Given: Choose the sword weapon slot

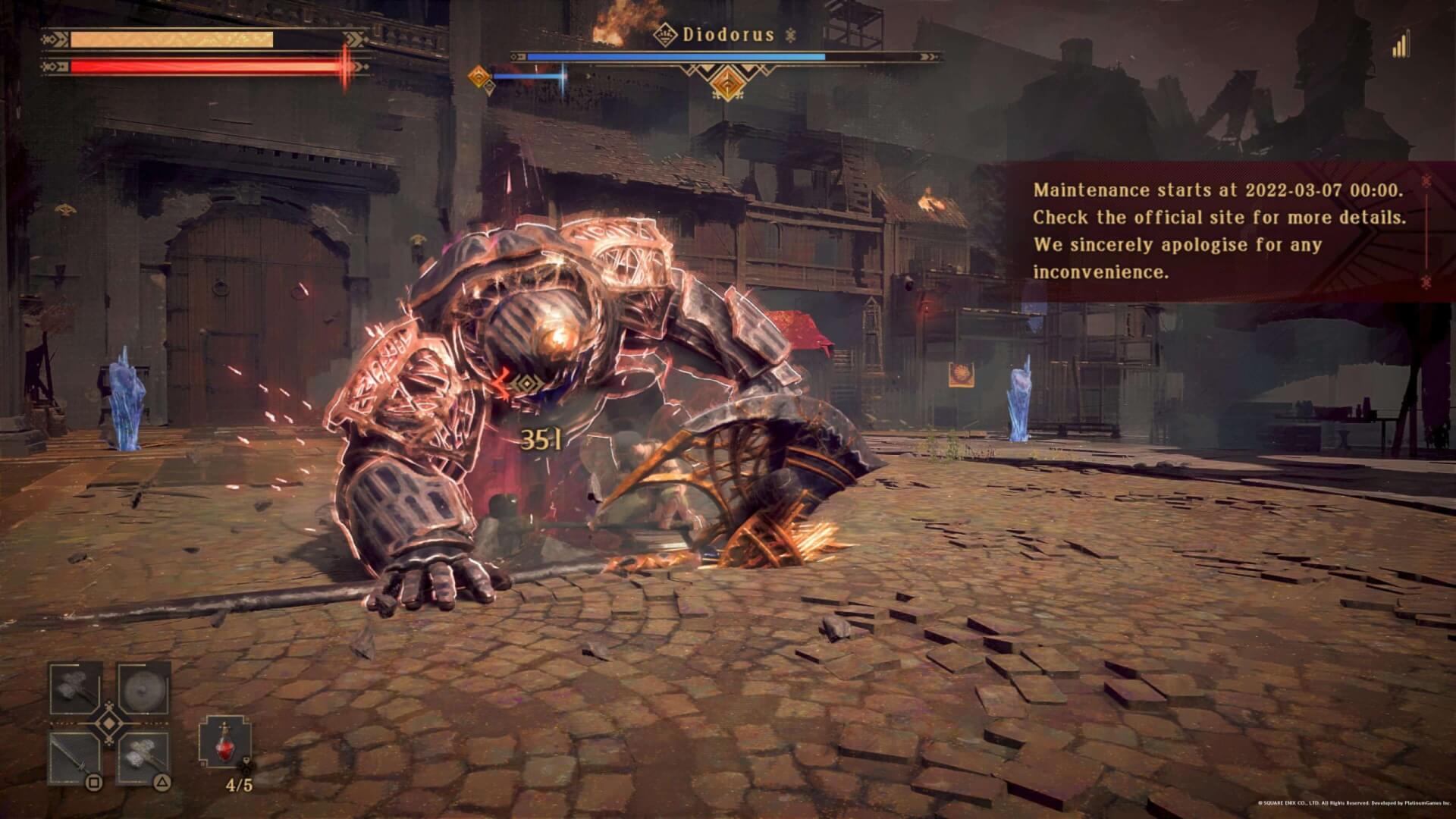Looking at the screenshot, I should [x=76, y=758].
